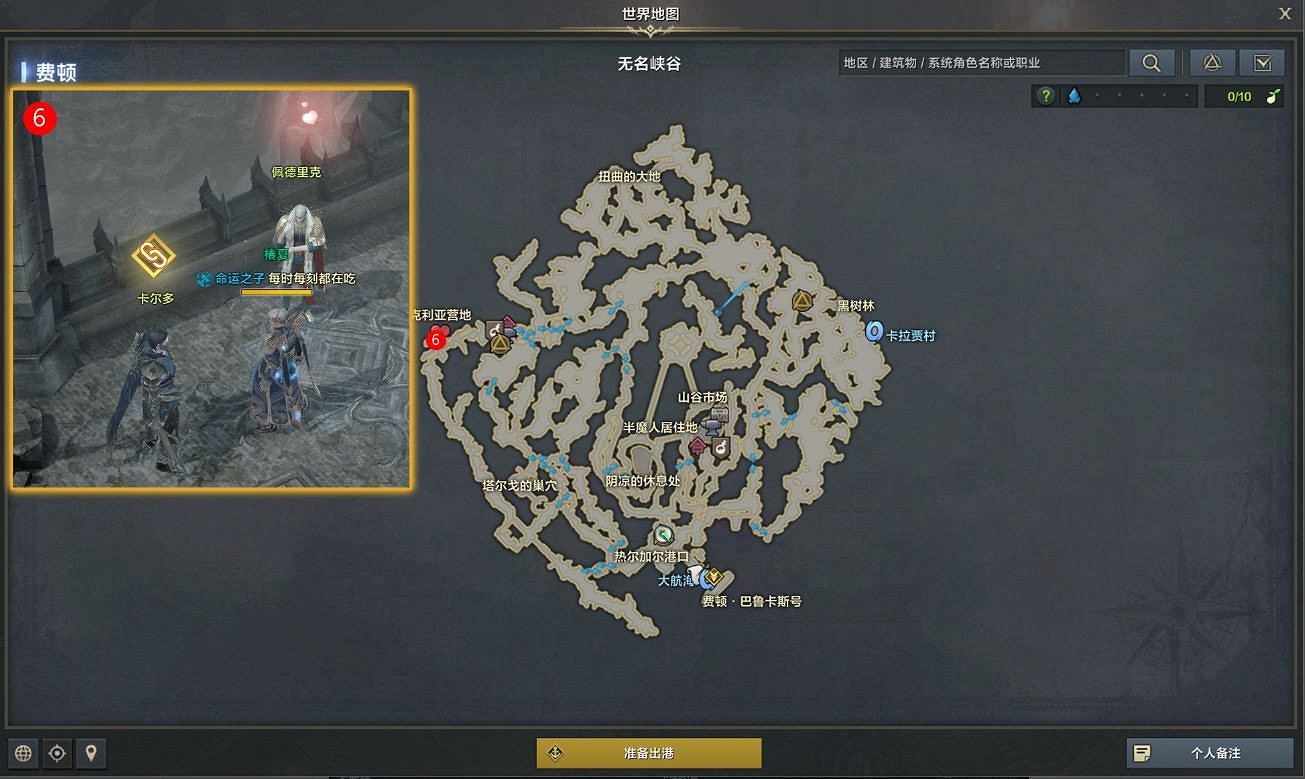The image size is (1305, 779).
Task: Click the 0/10 mokoko seed progress counter
Action: point(1244,95)
